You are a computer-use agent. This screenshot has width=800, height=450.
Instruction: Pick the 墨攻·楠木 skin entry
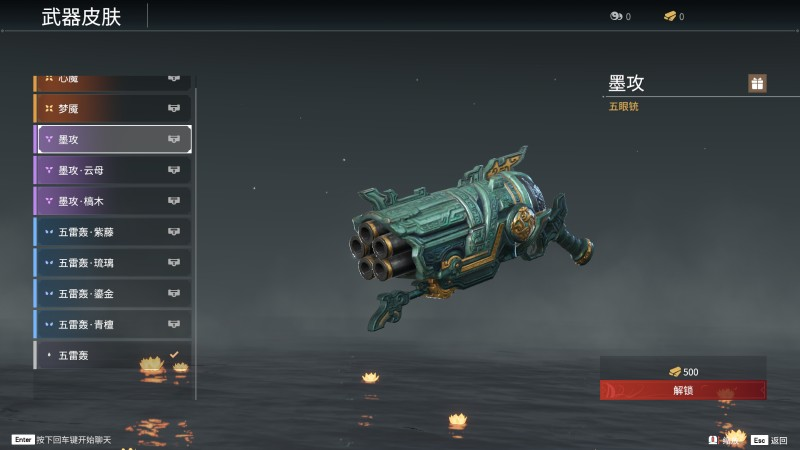tap(113, 201)
